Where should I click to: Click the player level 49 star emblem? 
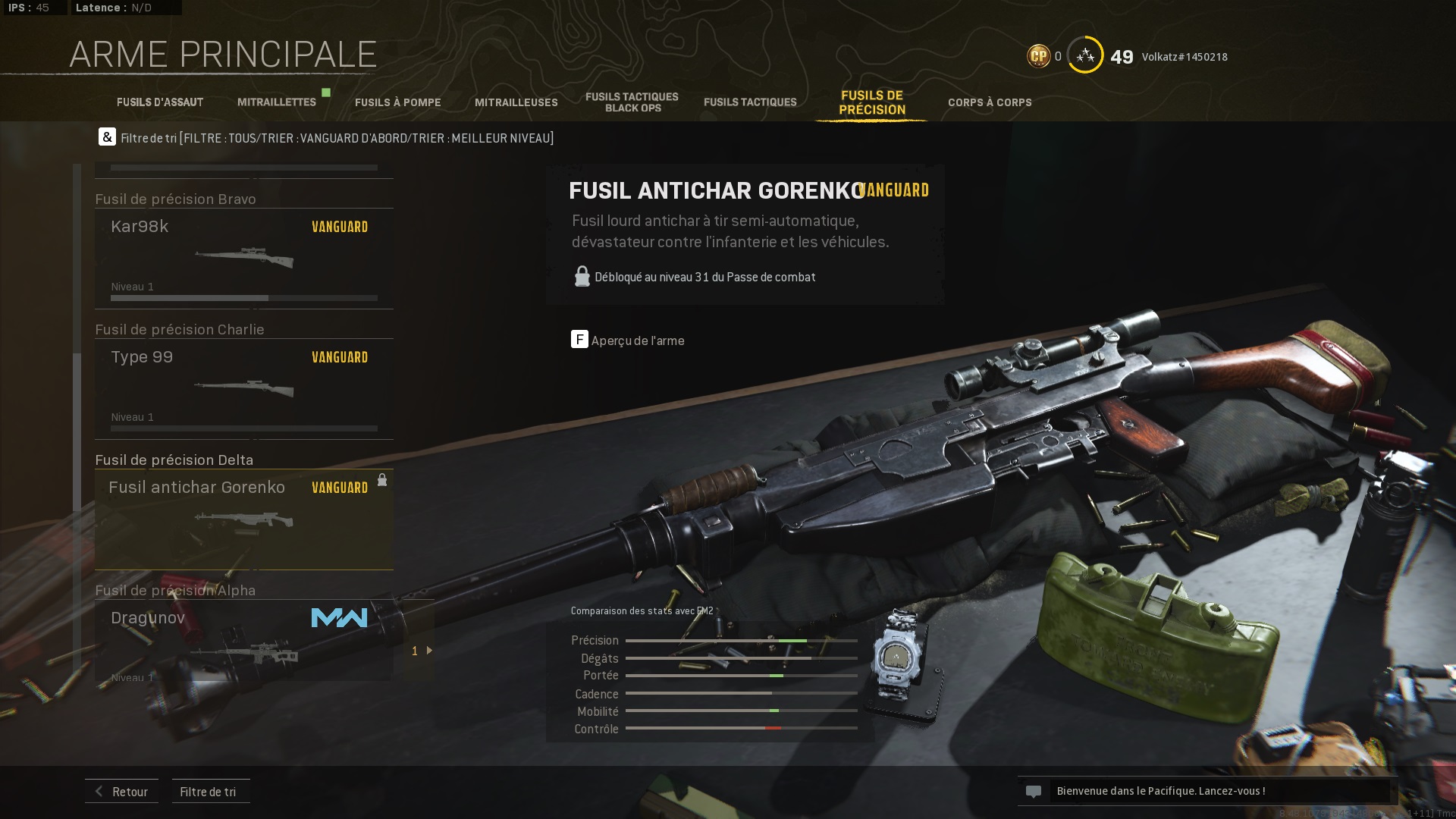1084,55
